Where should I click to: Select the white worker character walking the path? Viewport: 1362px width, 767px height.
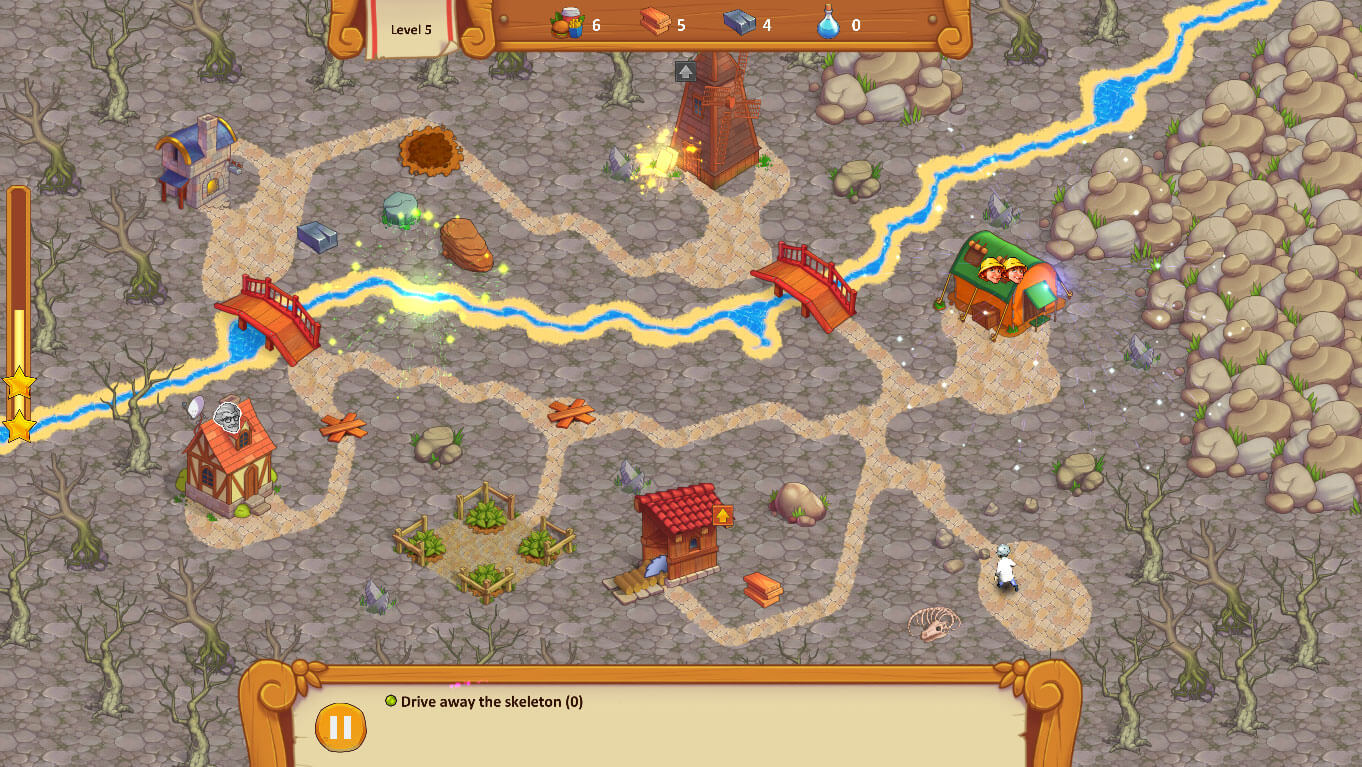tap(1006, 567)
